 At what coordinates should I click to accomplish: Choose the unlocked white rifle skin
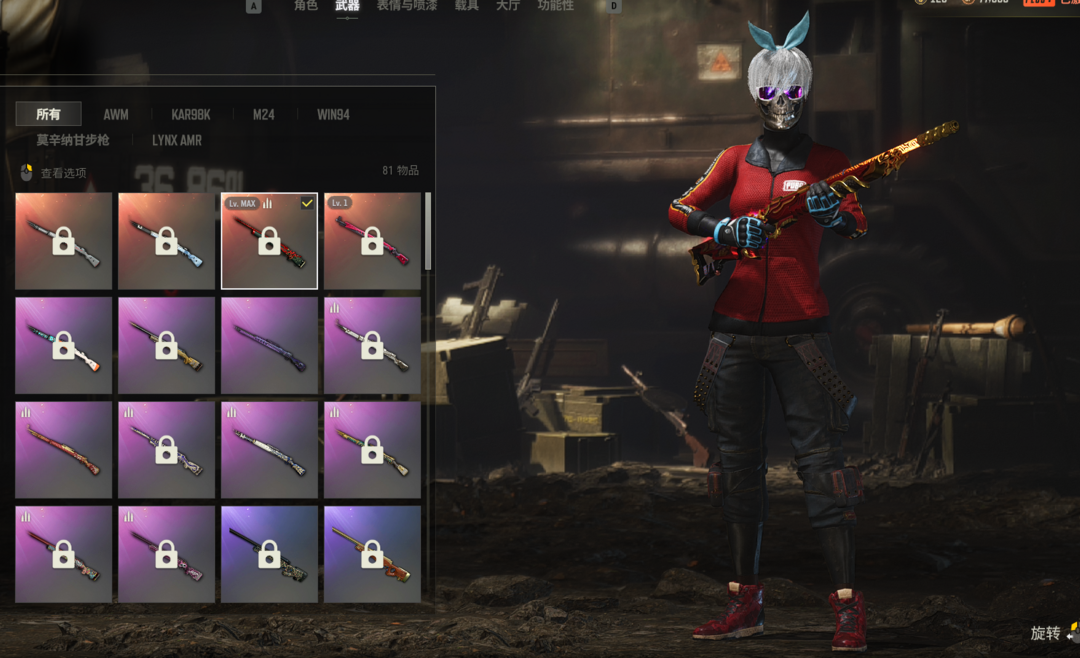click(x=269, y=449)
